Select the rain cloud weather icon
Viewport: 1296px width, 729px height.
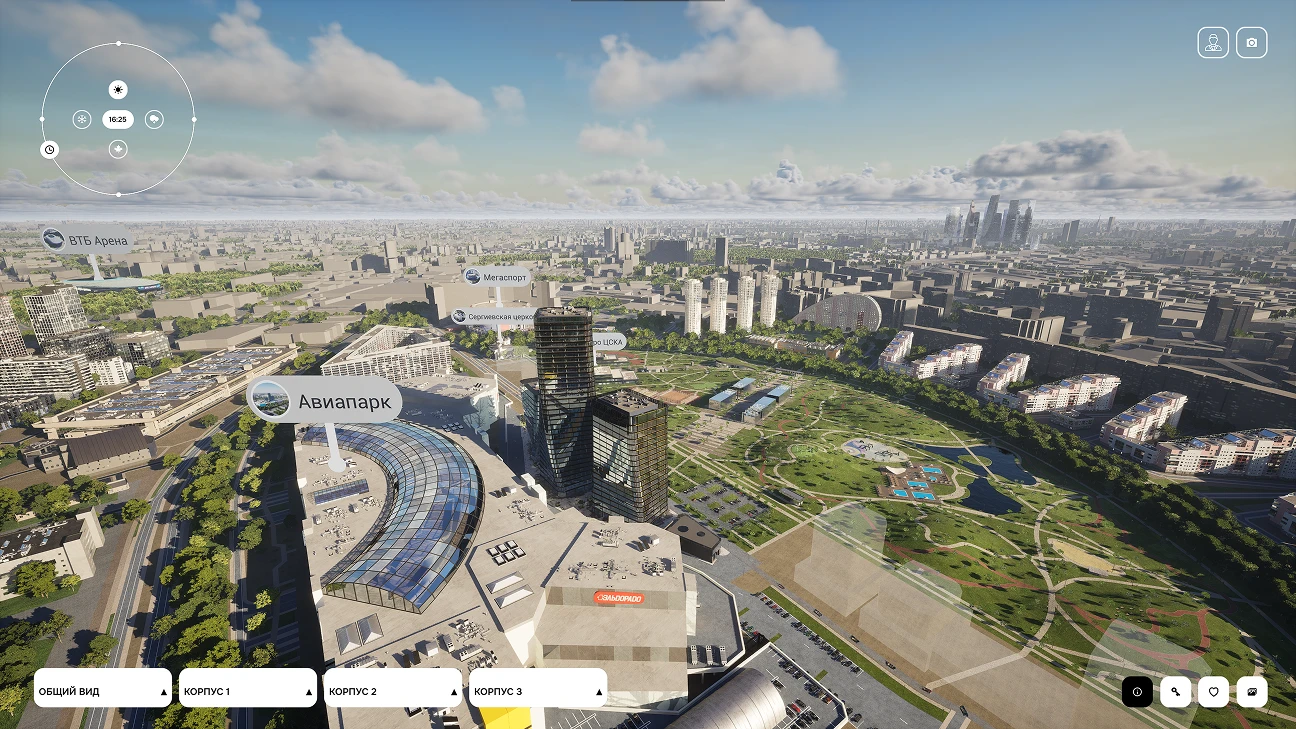pyautogui.click(x=154, y=120)
